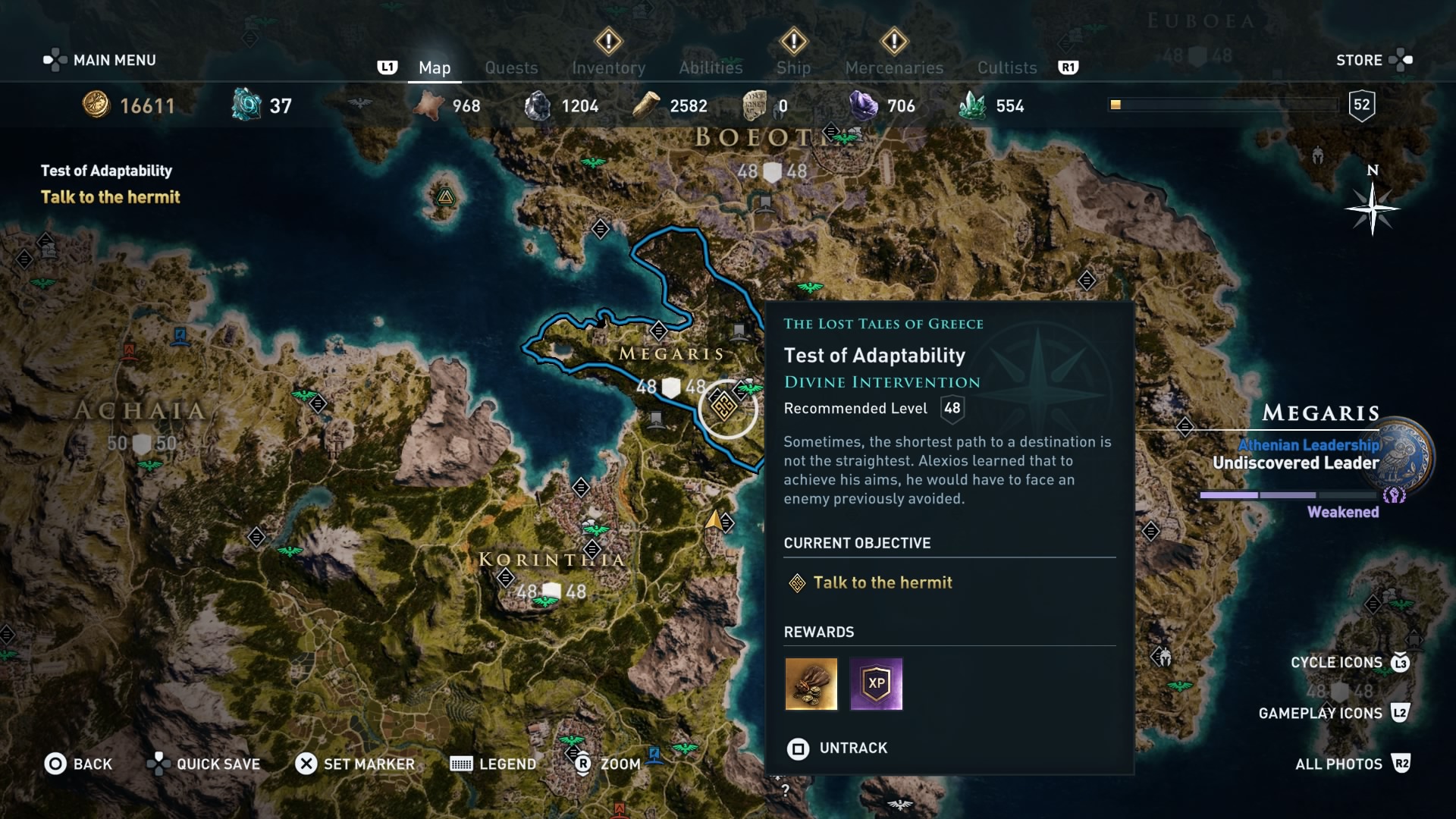The image size is (1456, 819).
Task: Select the Ship tab
Action: (793, 67)
